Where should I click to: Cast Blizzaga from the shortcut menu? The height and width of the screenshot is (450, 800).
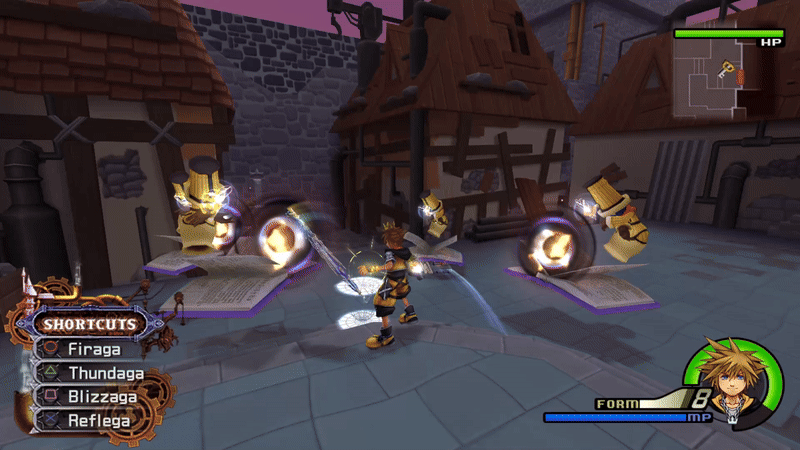tap(100, 397)
